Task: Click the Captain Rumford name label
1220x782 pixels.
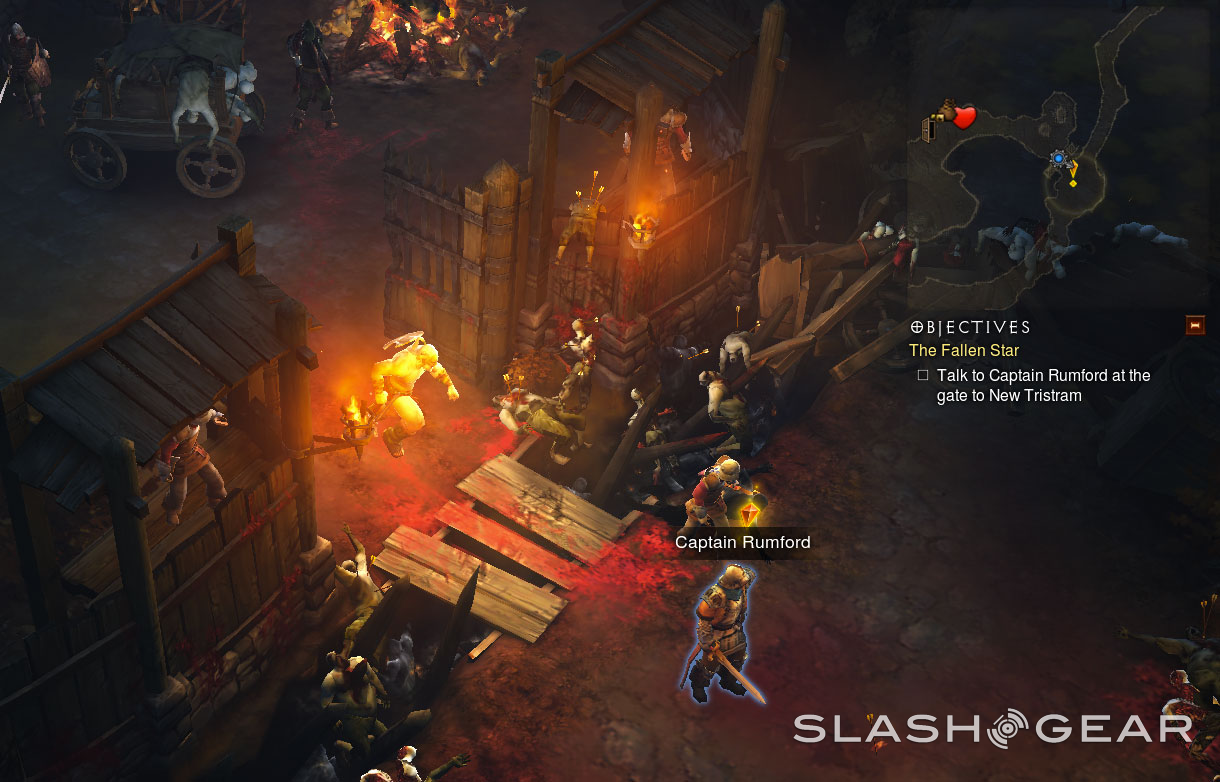Action: tap(742, 542)
